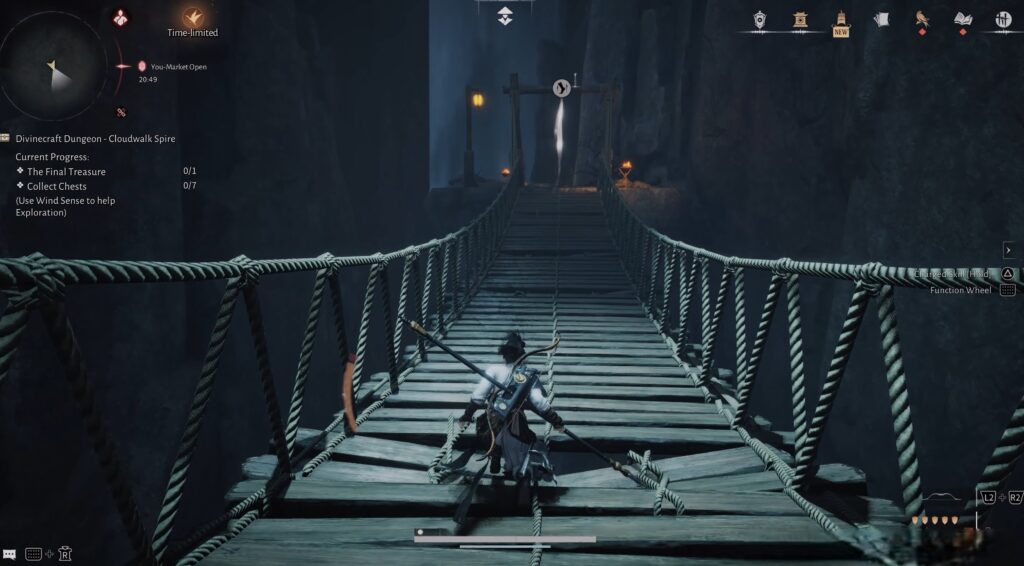Open the bell icon marked NEW
The width and height of the screenshot is (1024, 566).
pyautogui.click(x=841, y=19)
